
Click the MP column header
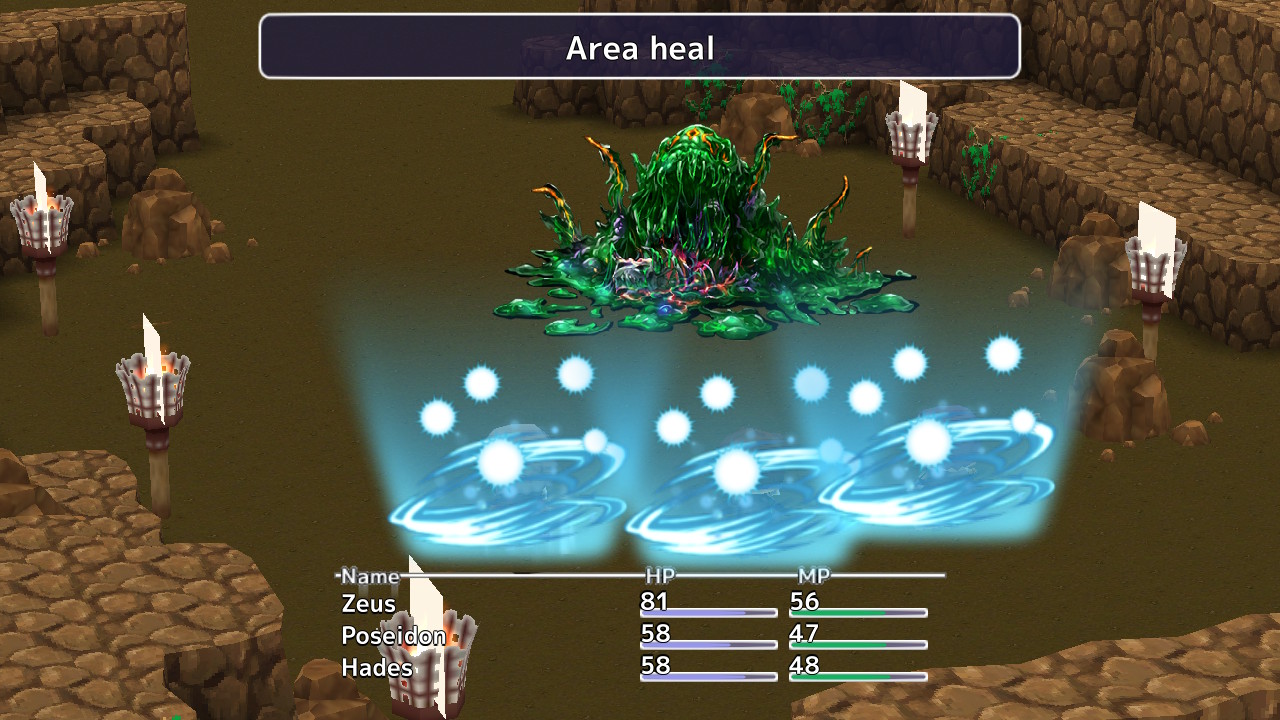click(812, 576)
